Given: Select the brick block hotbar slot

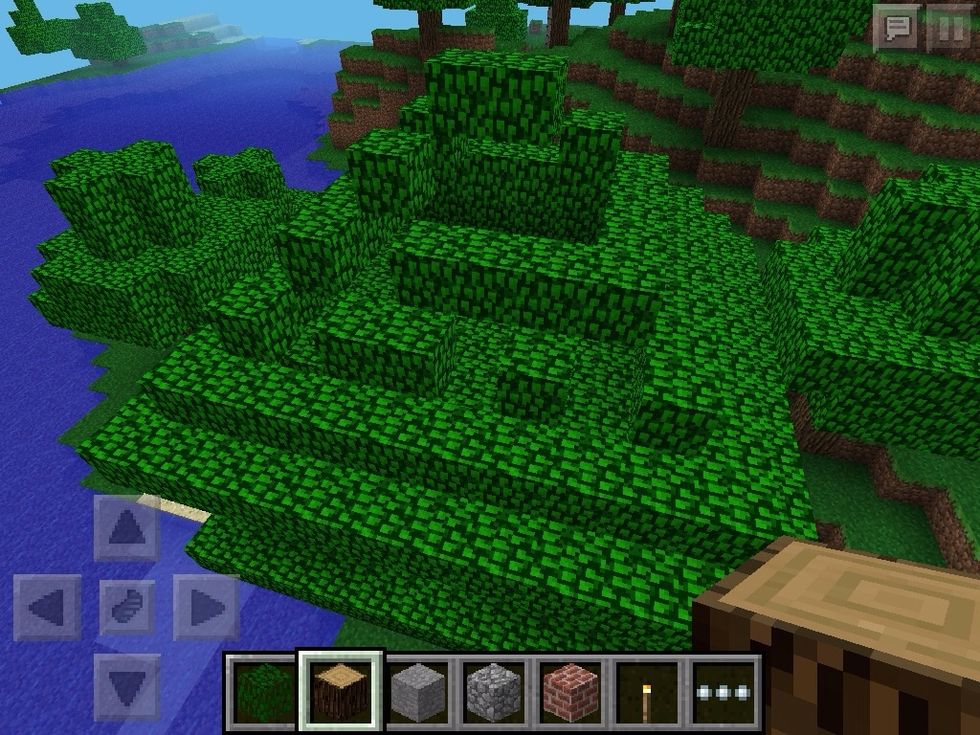Looking at the screenshot, I should (x=570, y=691).
